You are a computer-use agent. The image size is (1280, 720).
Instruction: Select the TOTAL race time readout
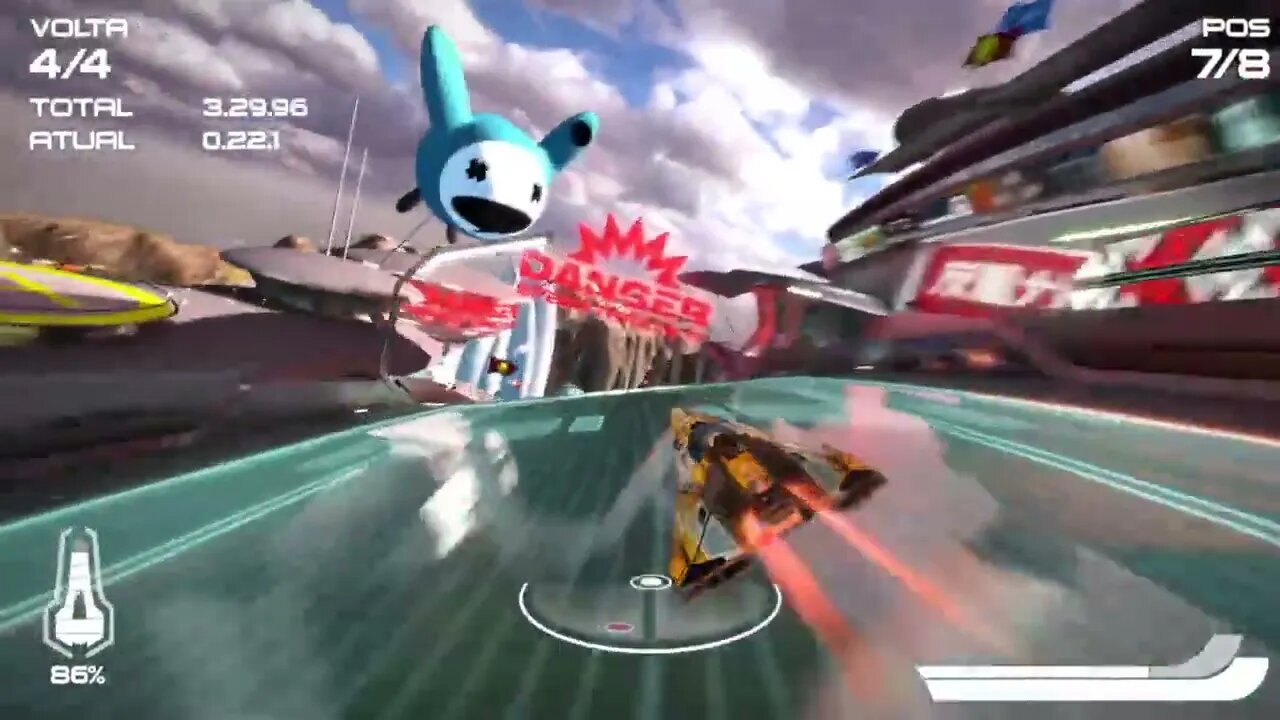click(x=83, y=108)
